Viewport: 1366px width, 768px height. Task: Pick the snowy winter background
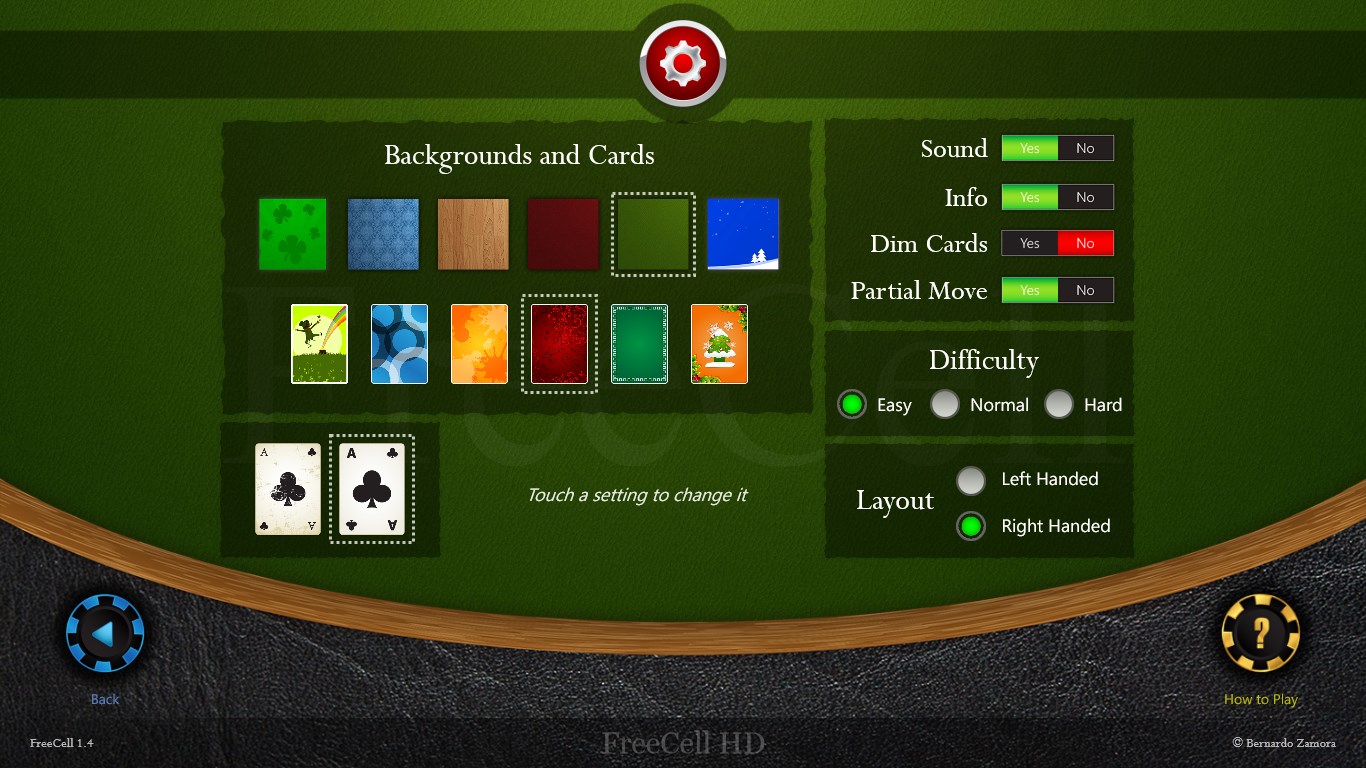(743, 234)
